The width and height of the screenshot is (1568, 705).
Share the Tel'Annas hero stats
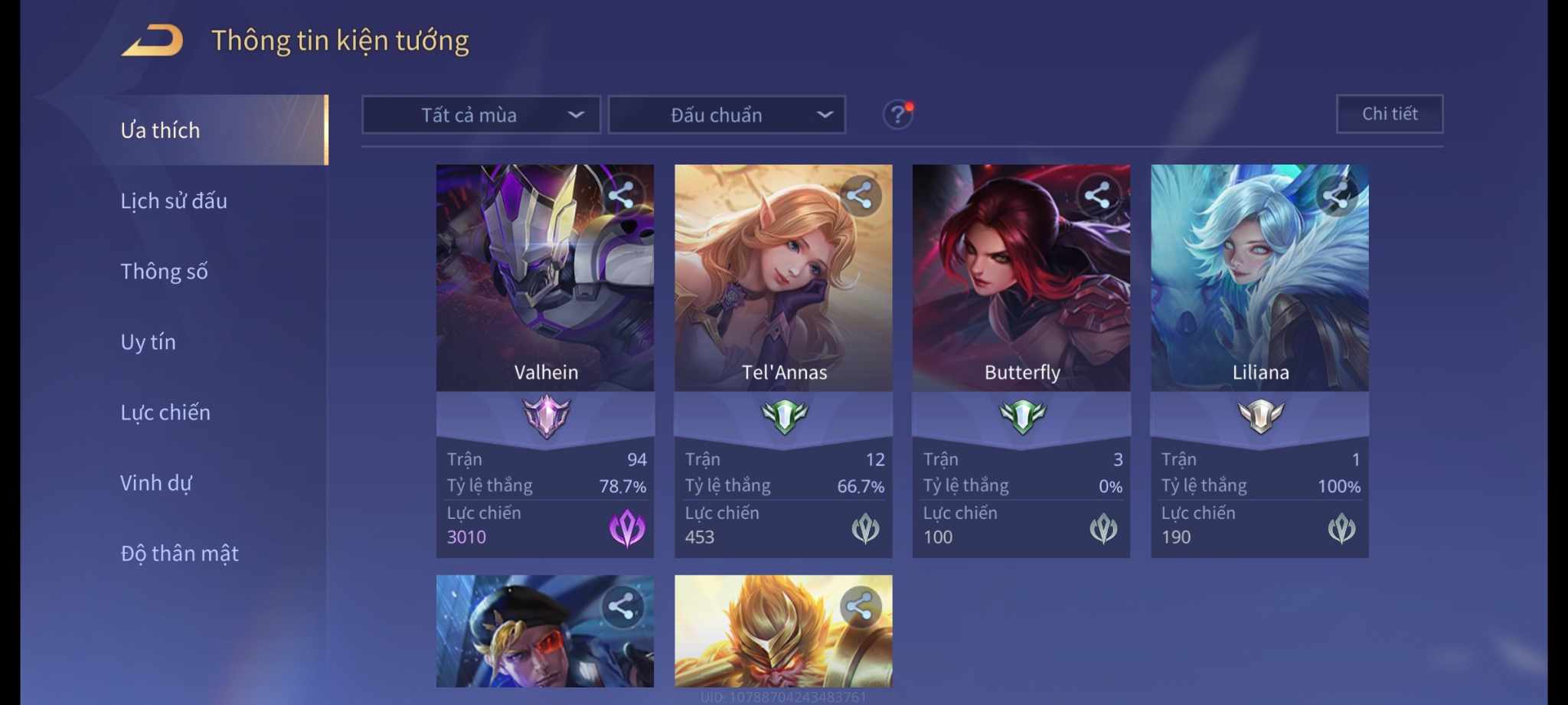[859, 195]
